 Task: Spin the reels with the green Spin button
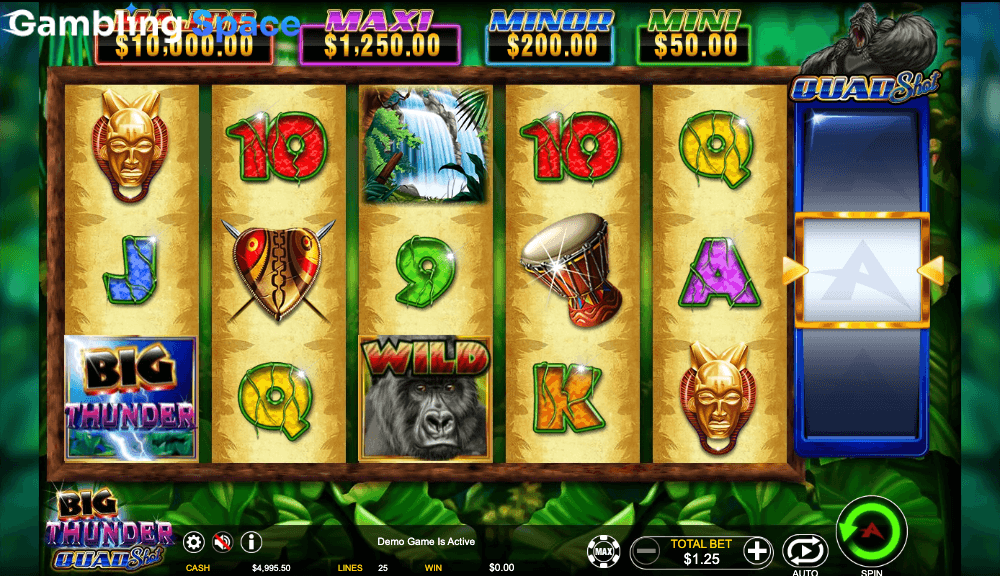pyautogui.click(x=871, y=531)
